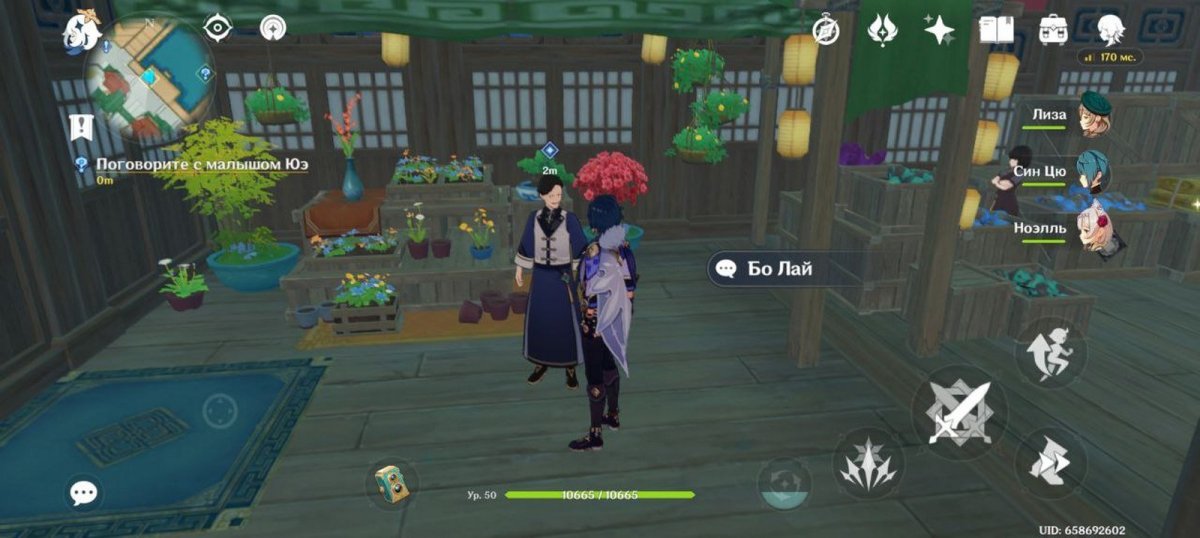Open the four-point star wish icon
The width and height of the screenshot is (1200, 538).
939,30
